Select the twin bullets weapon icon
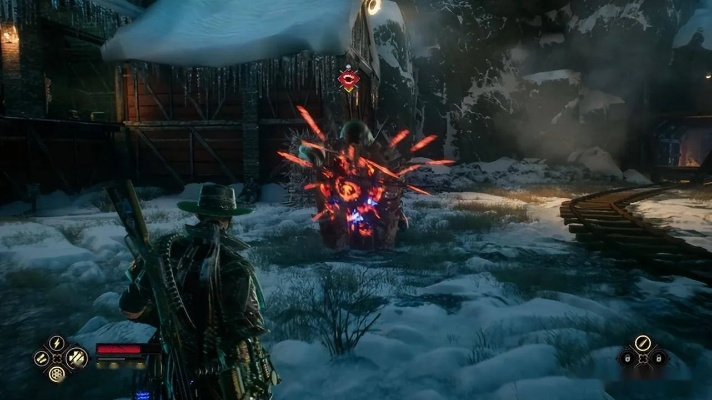Image resolution: width=712 pixels, height=400 pixels. click(41, 358)
